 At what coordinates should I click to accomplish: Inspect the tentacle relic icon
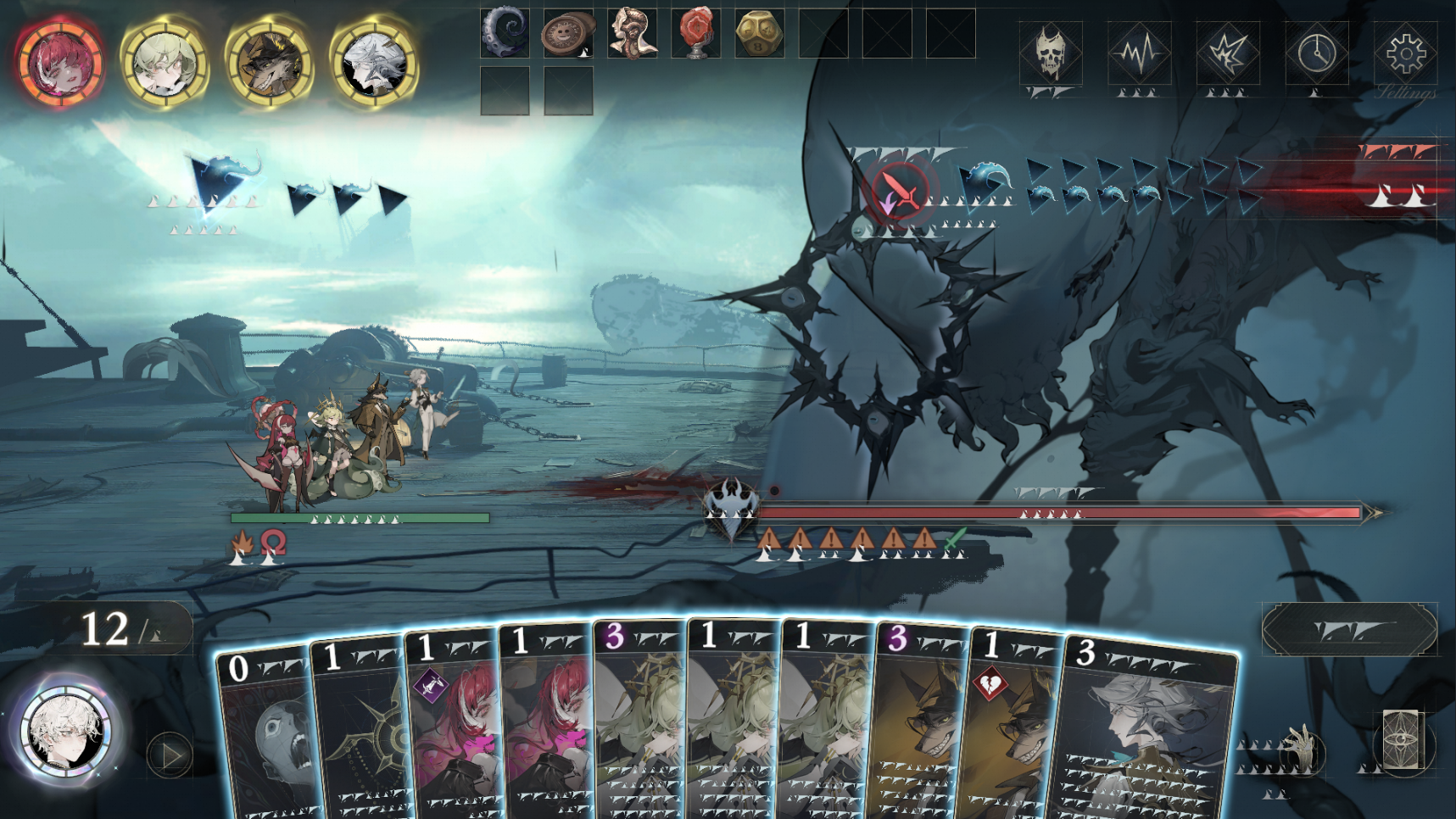pos(505,36)
